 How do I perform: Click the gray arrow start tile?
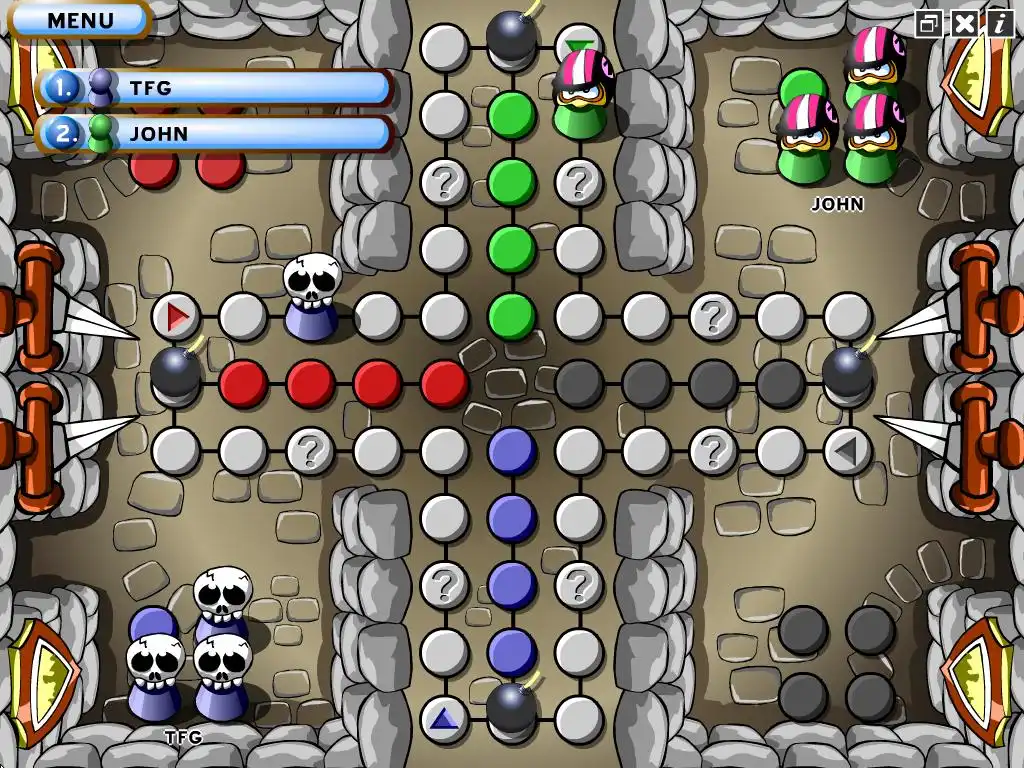coord(847,451)
